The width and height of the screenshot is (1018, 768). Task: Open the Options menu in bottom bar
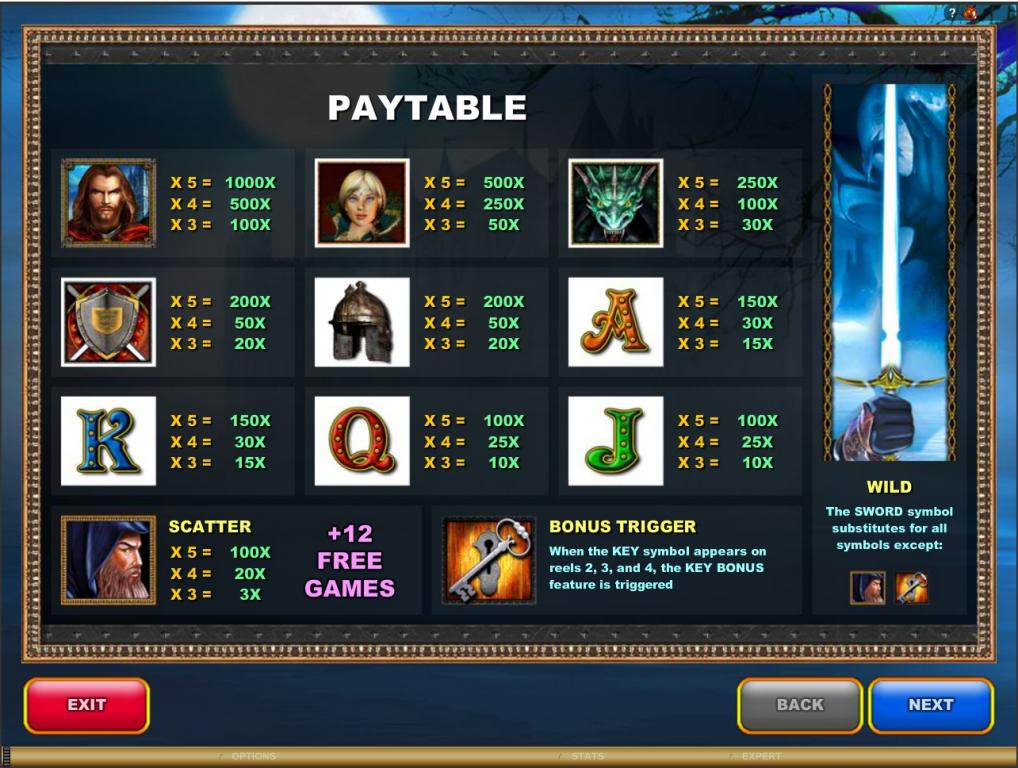coord(252,757)
